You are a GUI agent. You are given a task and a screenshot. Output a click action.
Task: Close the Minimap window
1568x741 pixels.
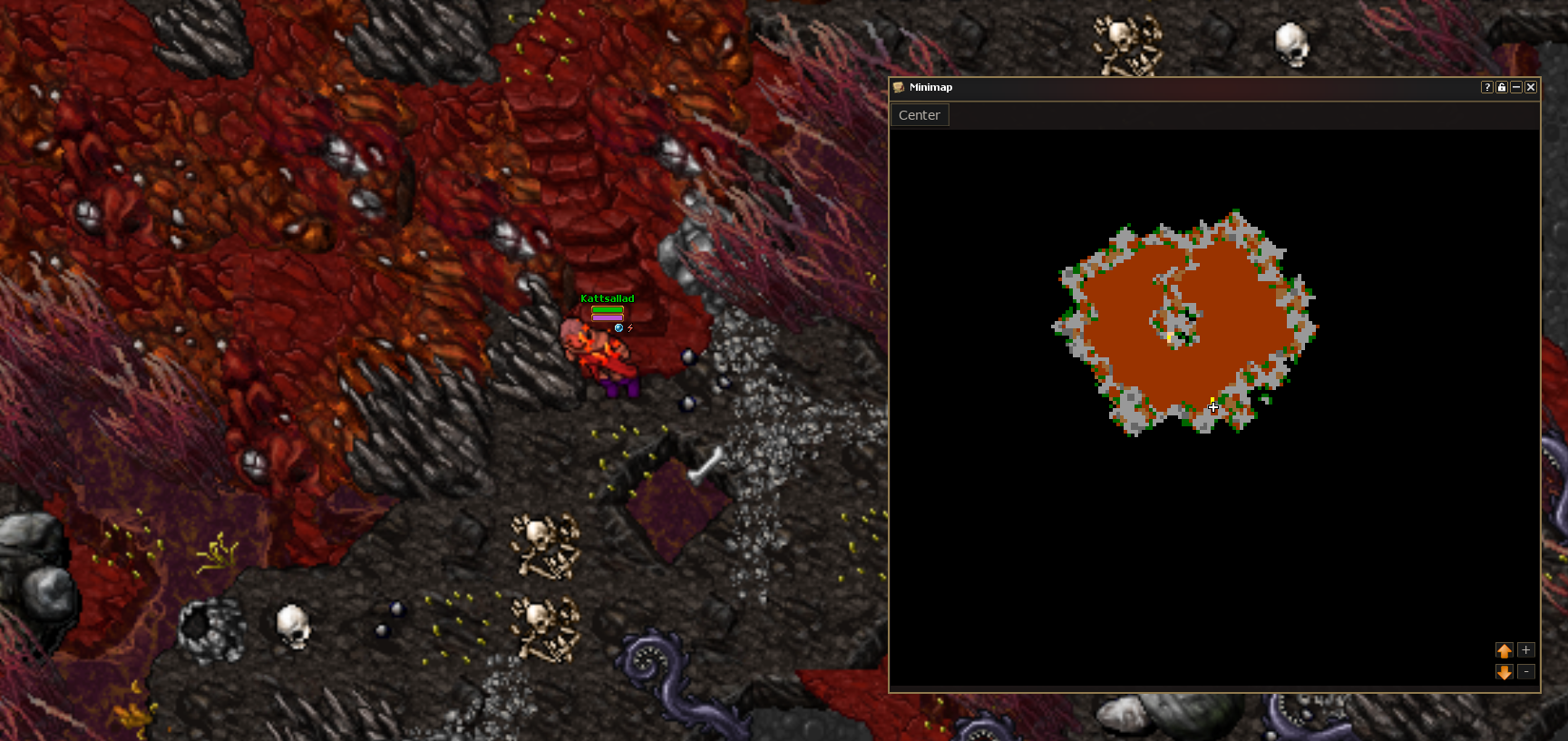coord(1531,87)
